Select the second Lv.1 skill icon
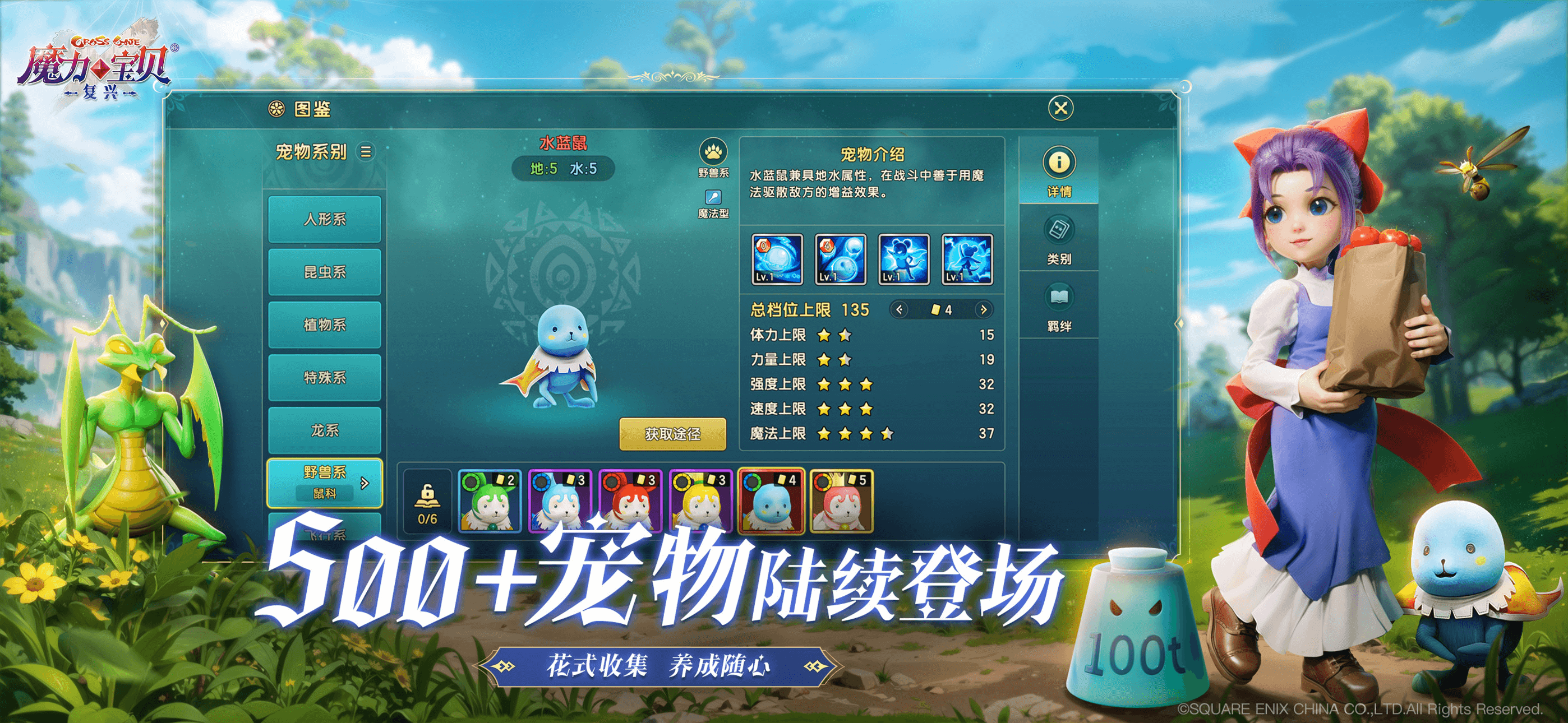Image resolution: width=1568 pixels, height=723 pixels. click(841, 262)
